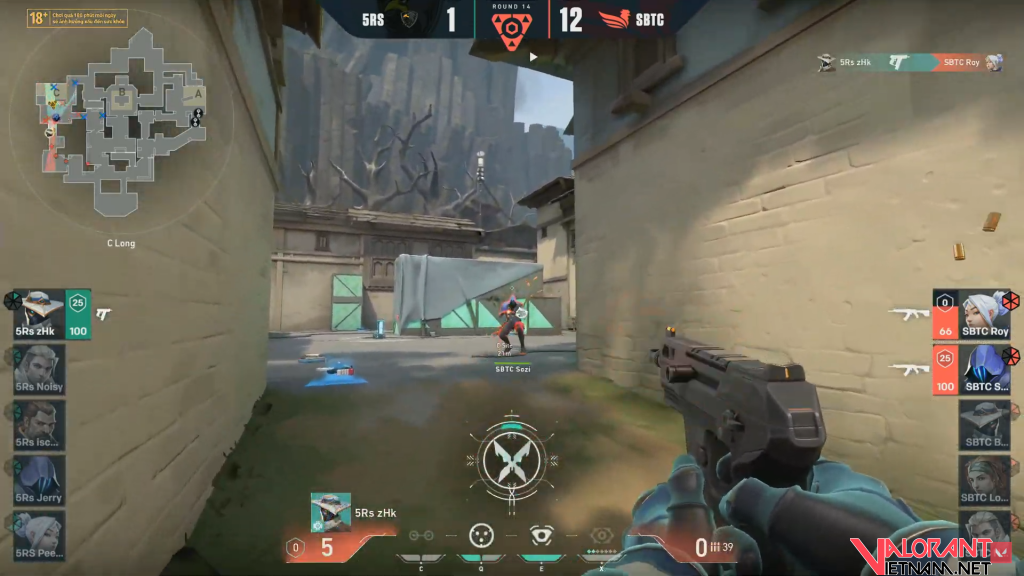The height and width of the screenshot is (576, 1024).
Task: Click the 18+ age rating badge
Action: [38, 18]
